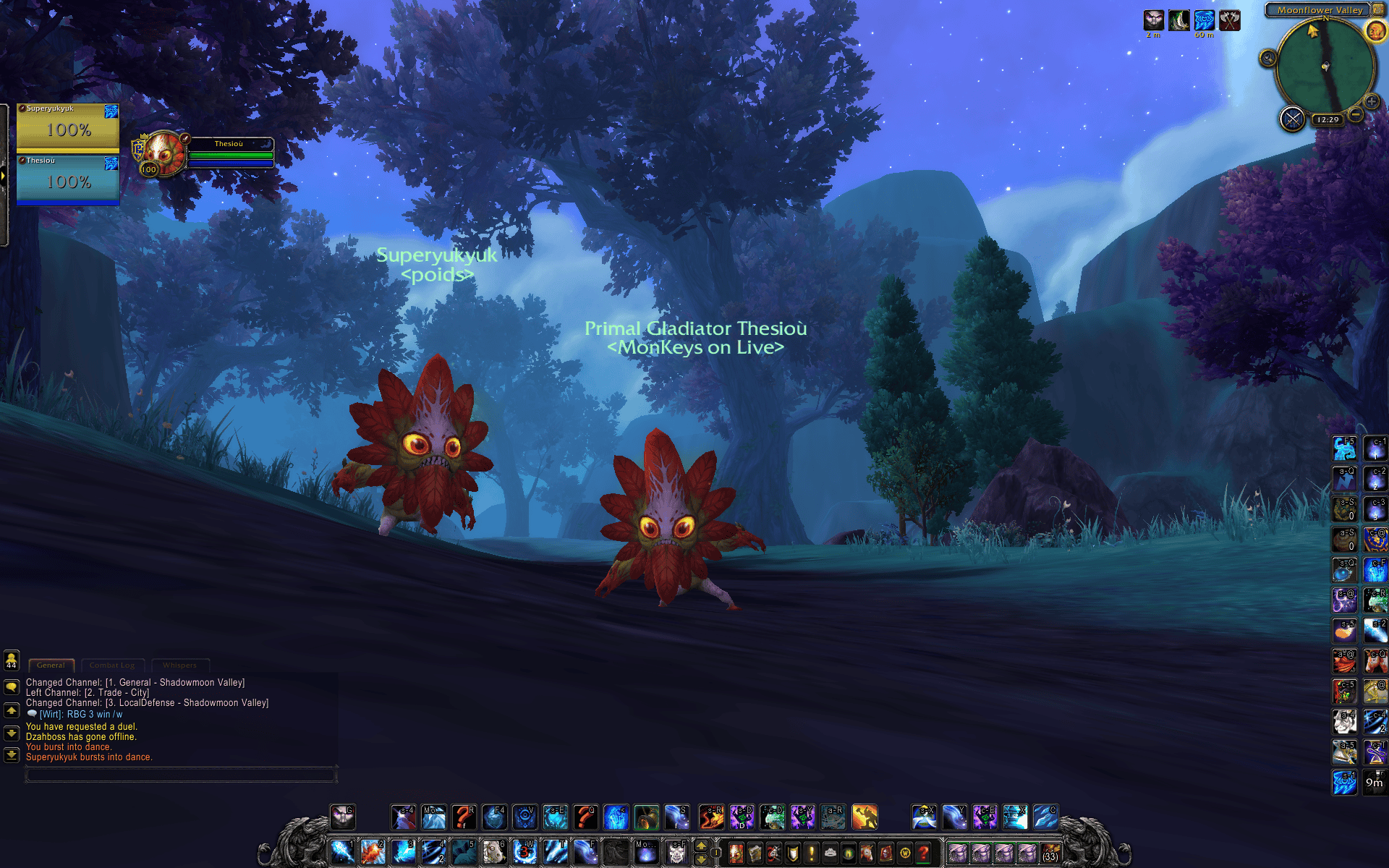The image size is (1389, 868).
Task: Click the 12:29 clock button
Action: click(1328, 119)
